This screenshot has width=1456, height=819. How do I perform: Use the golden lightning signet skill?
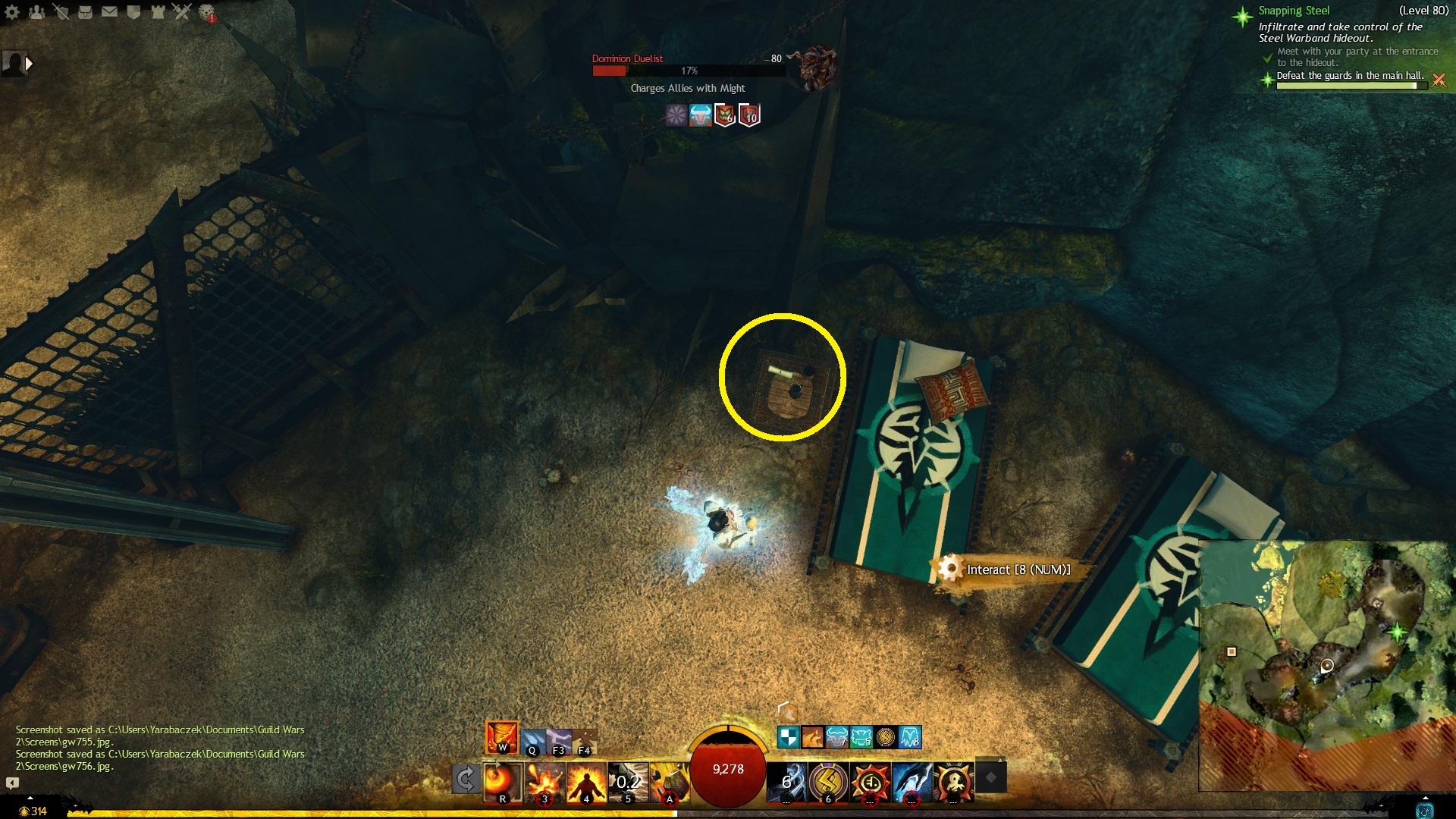click(828, 781)
